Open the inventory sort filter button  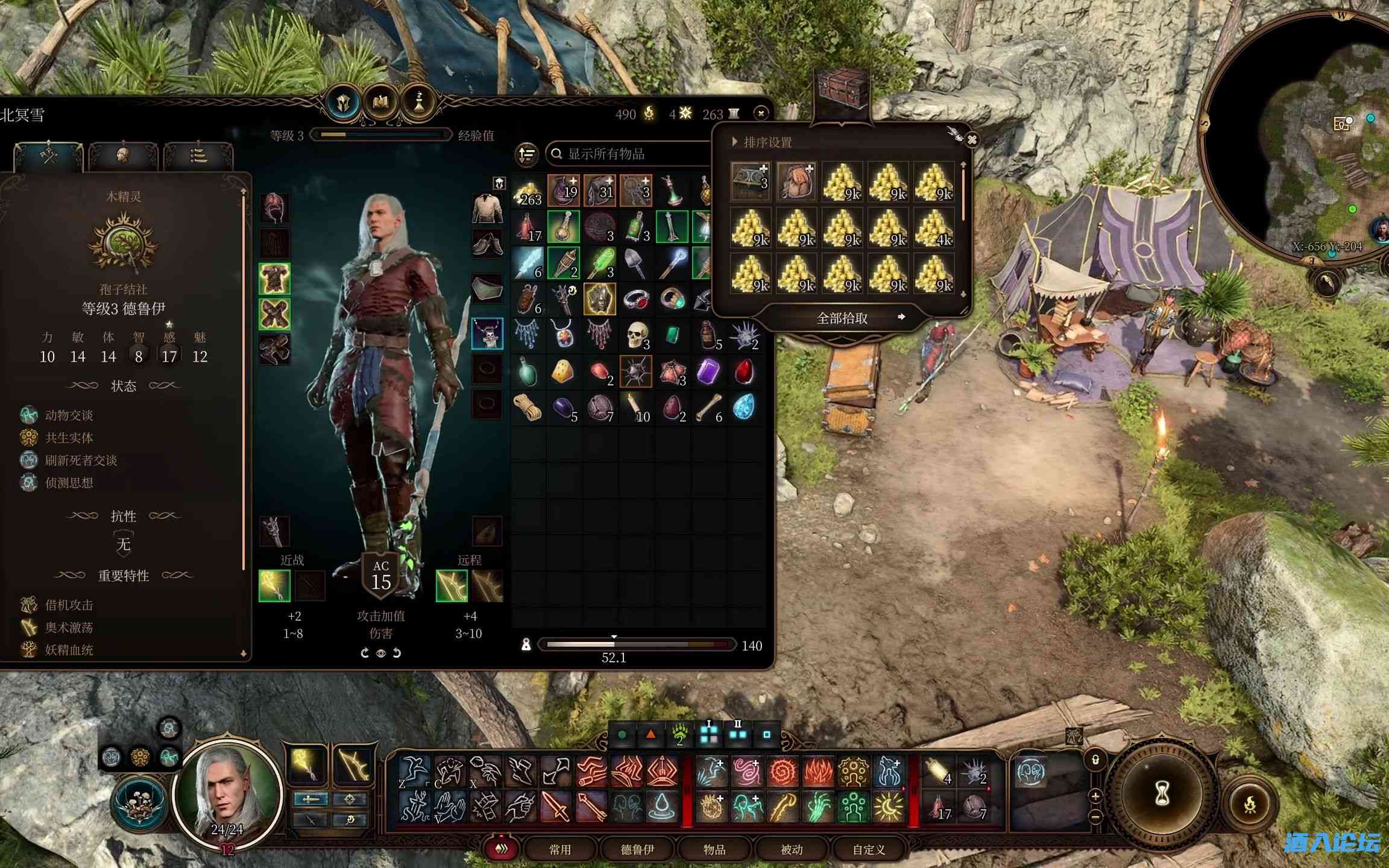(x=527, y=154)
